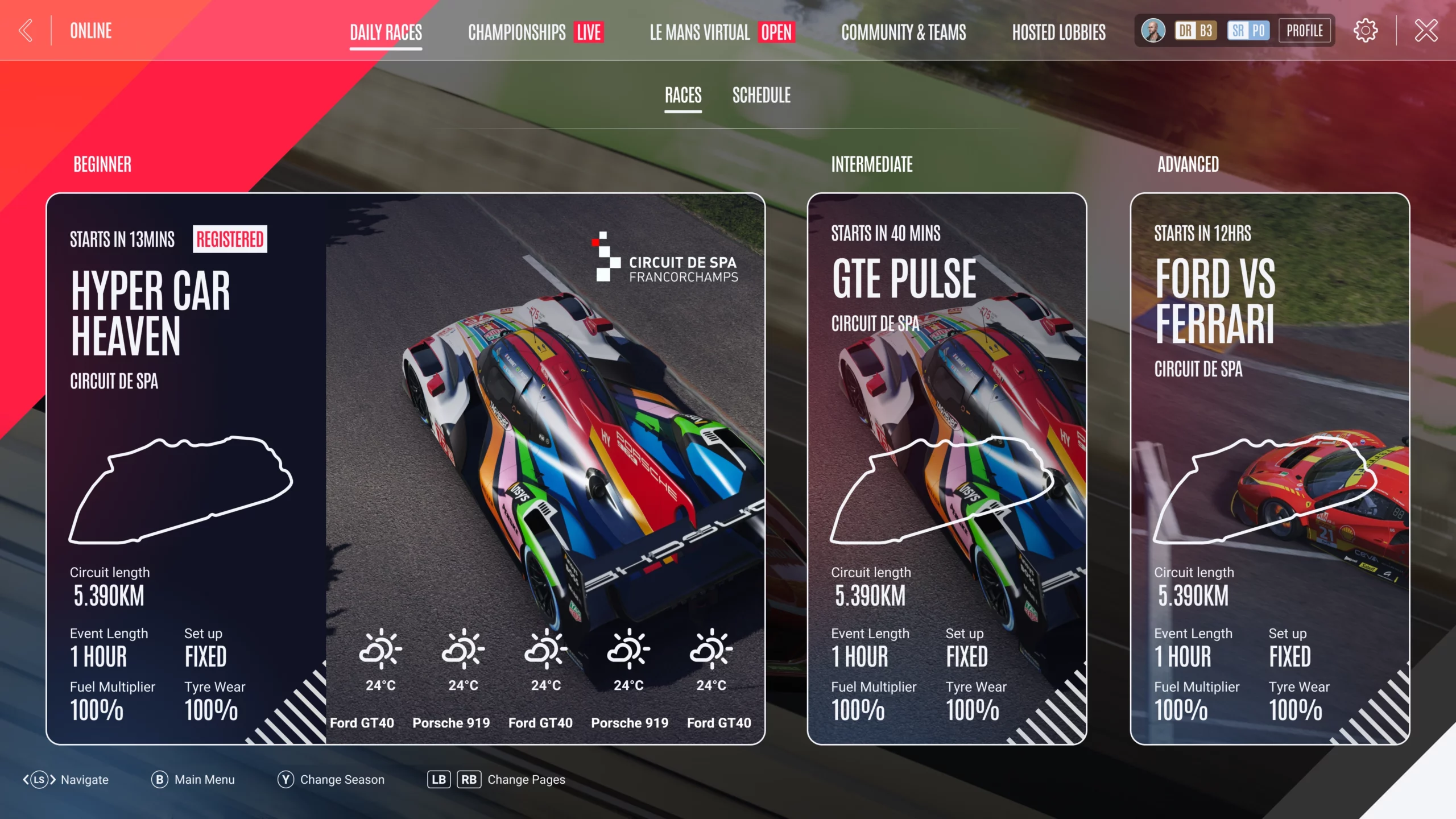Image resolution: width=1456 pixels, height=819 pixels.
Task: Switch to the Schedule sub-tab
Action: point(761,95)
